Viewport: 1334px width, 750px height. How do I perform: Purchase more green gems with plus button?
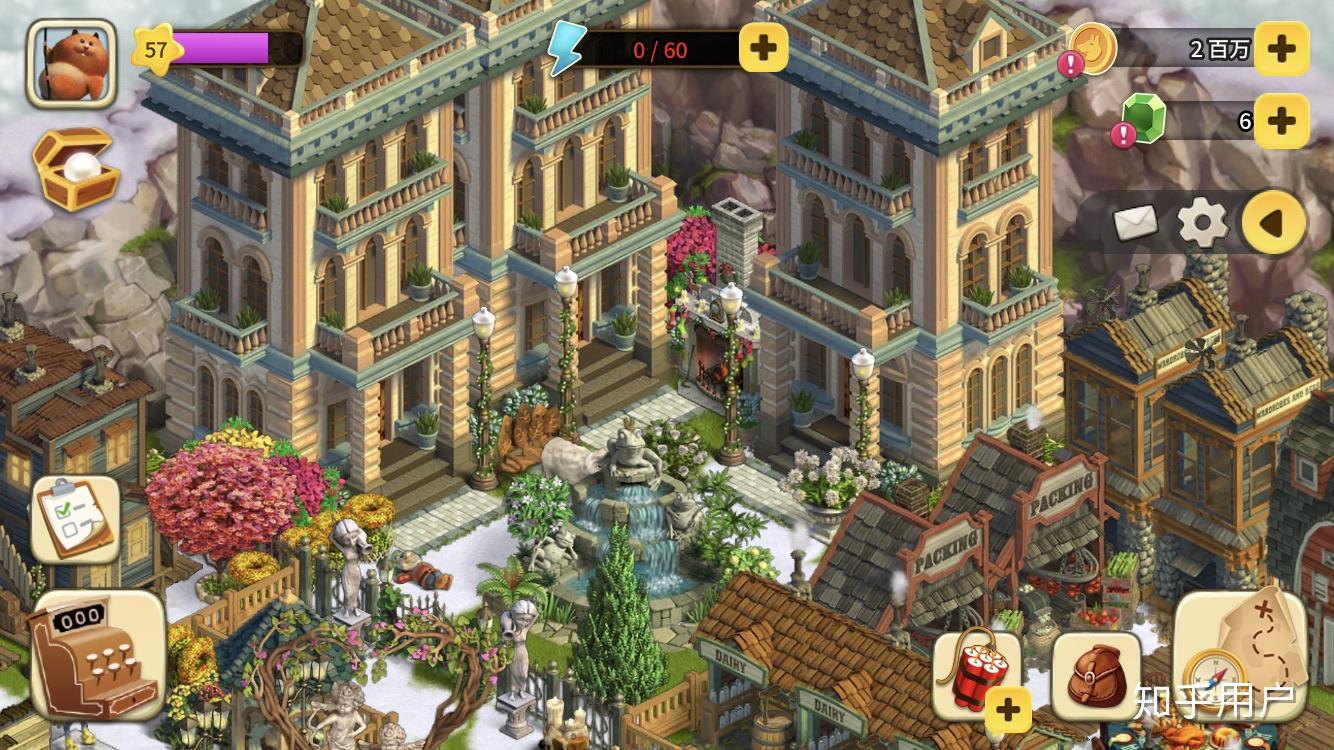(x=1281, y=121)
